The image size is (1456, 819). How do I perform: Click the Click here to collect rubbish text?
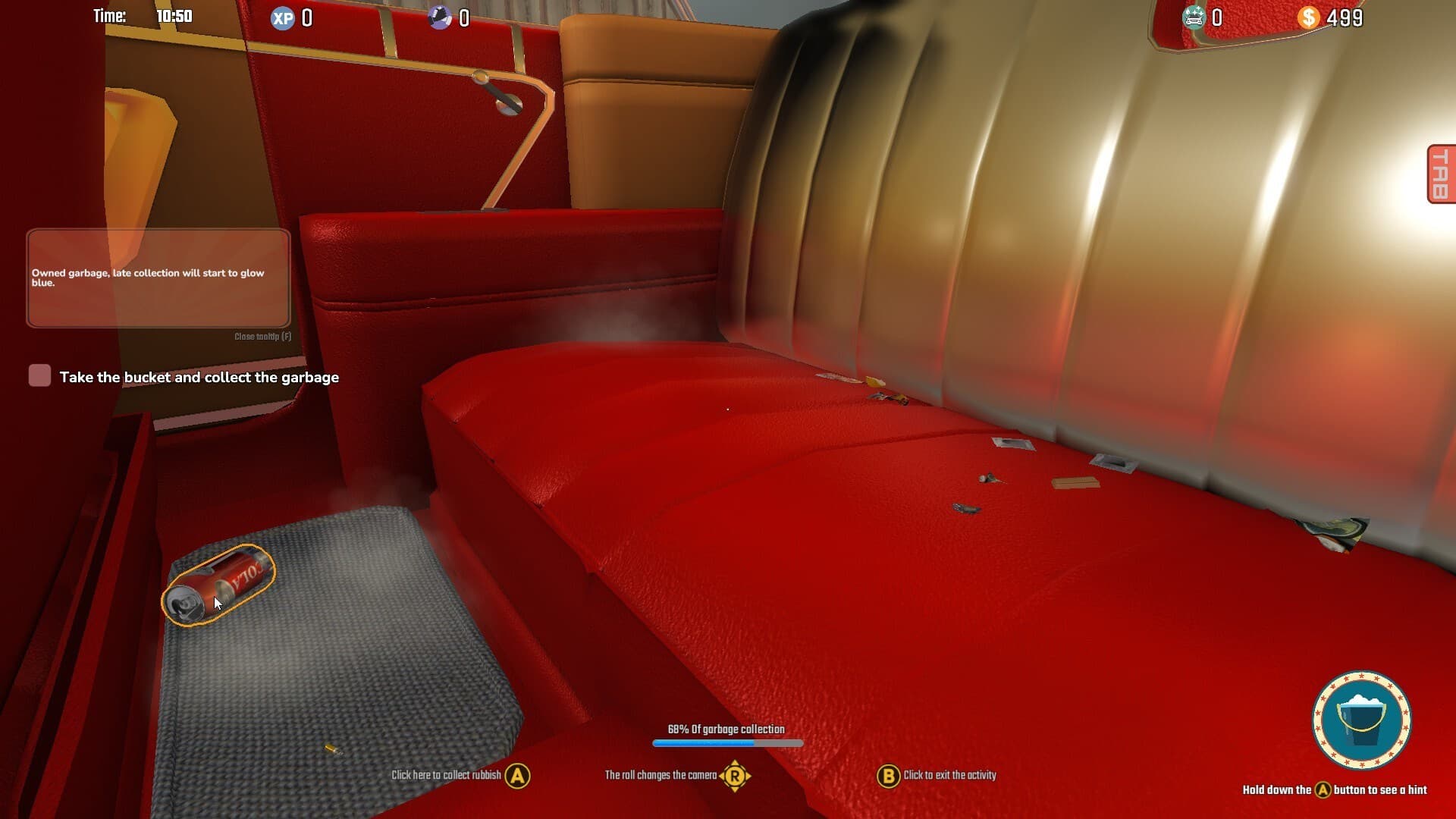[447, 776]
